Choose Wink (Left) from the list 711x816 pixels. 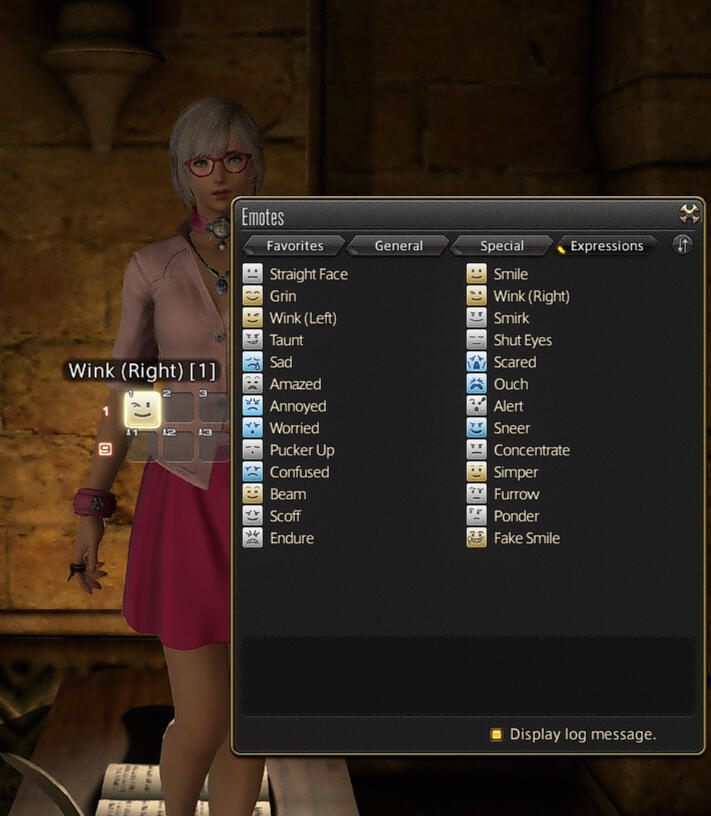[x=302, y=318]
